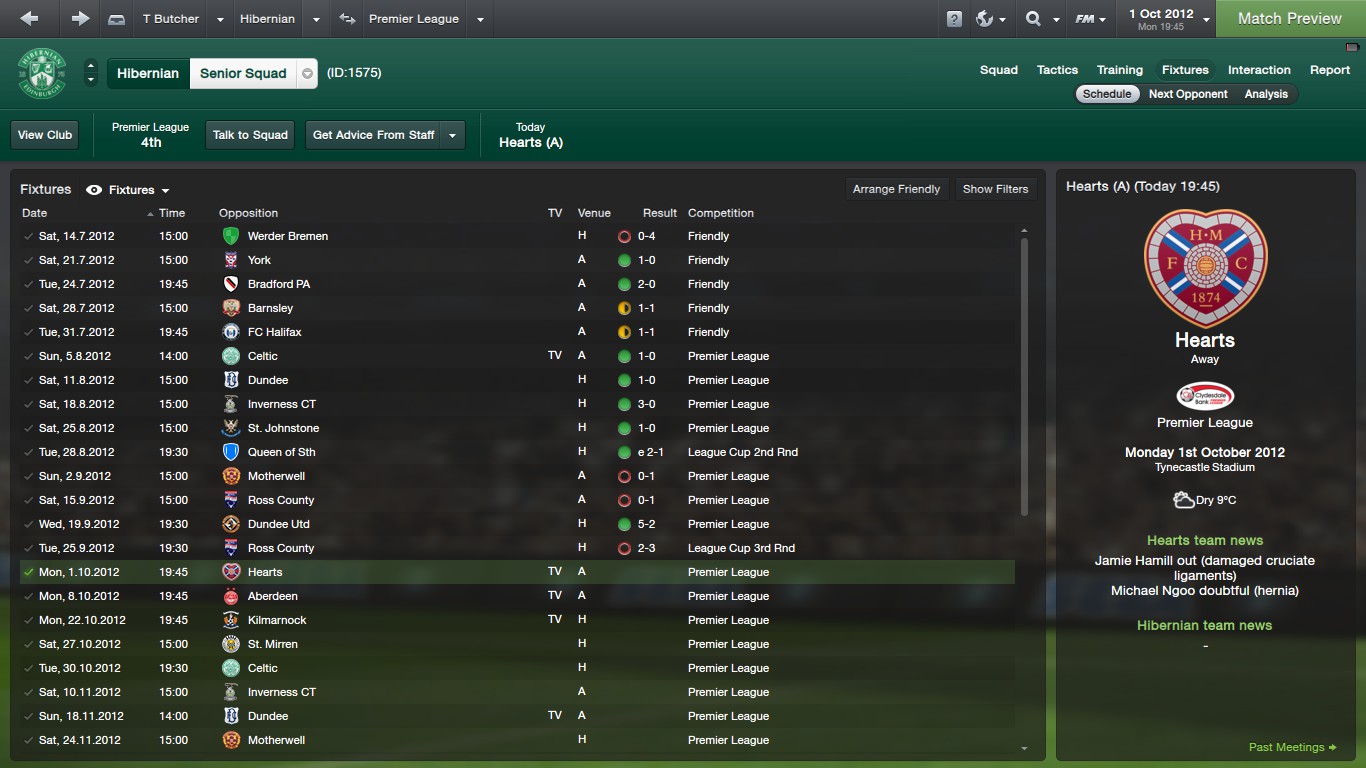Sort fixtures by the Date column
The height and width of the screenshot is (768, 1366).
pos(35,213)
